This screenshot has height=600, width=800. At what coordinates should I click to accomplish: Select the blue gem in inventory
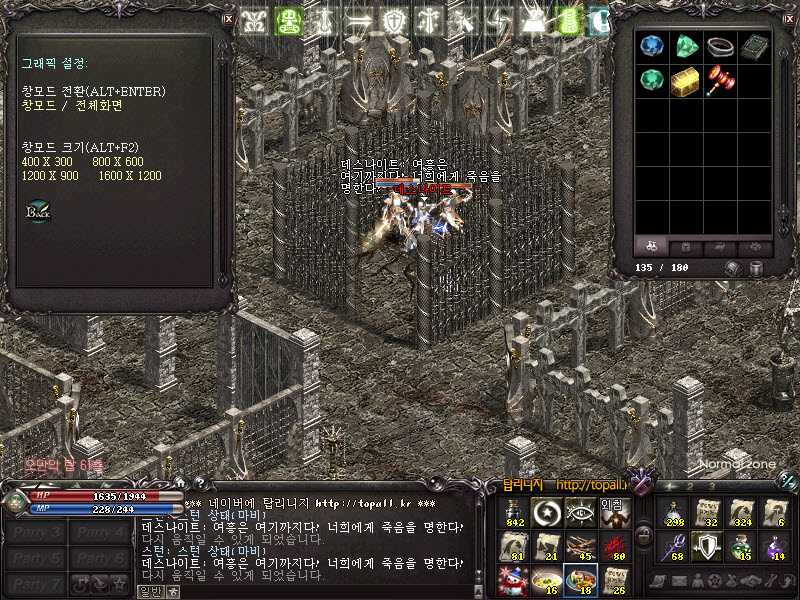pos(652,46)
